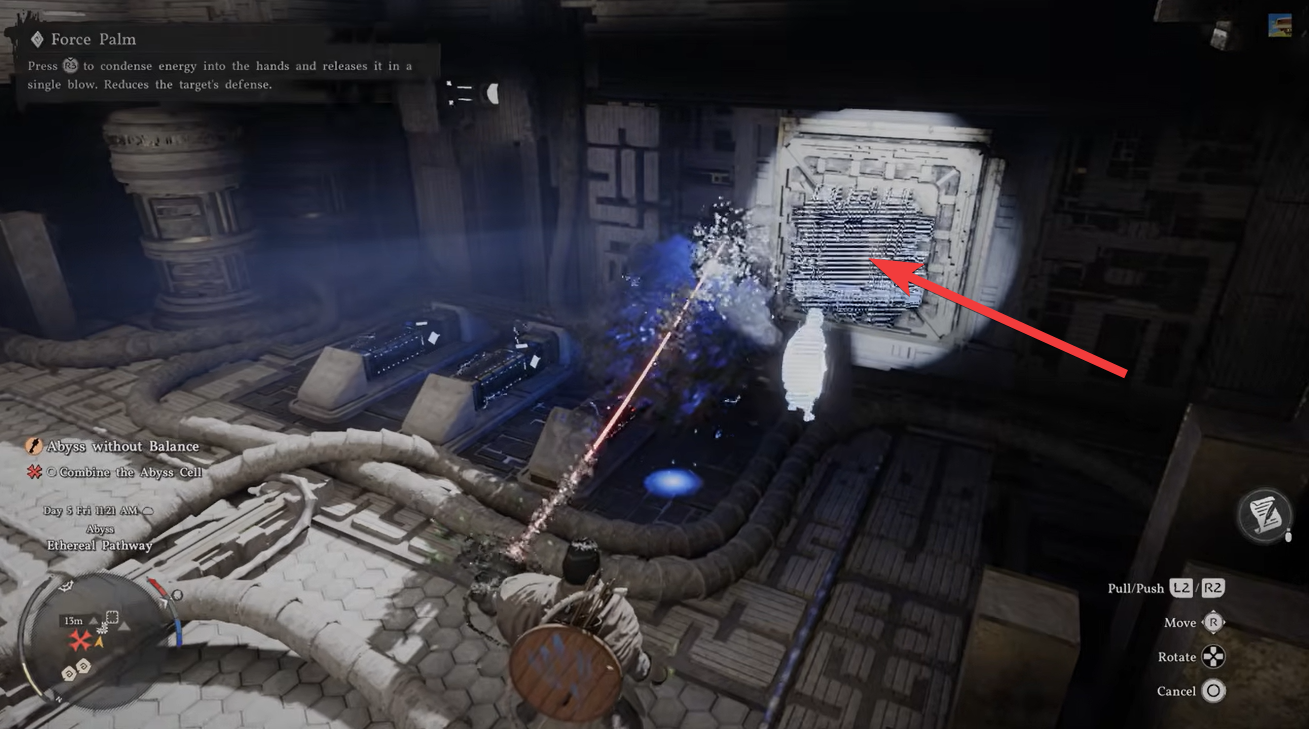Select the Abyss without Balance quest title
This screenshot has width=1309, height=729.
[123, 447]
